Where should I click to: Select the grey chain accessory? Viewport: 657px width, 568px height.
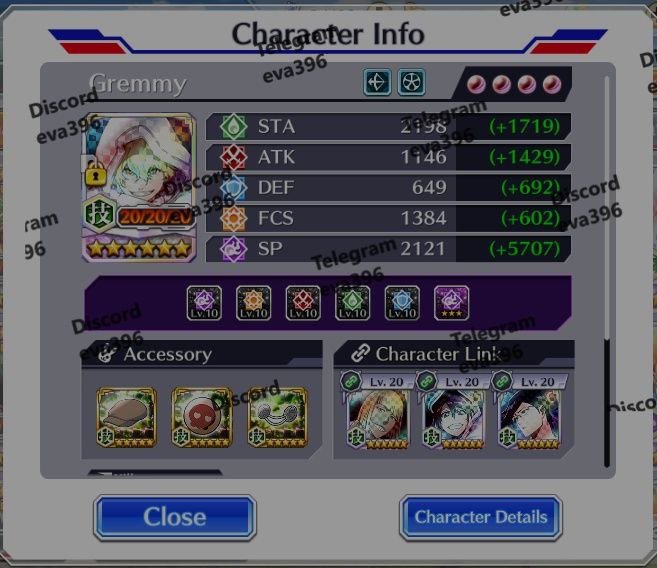(276, 416)
